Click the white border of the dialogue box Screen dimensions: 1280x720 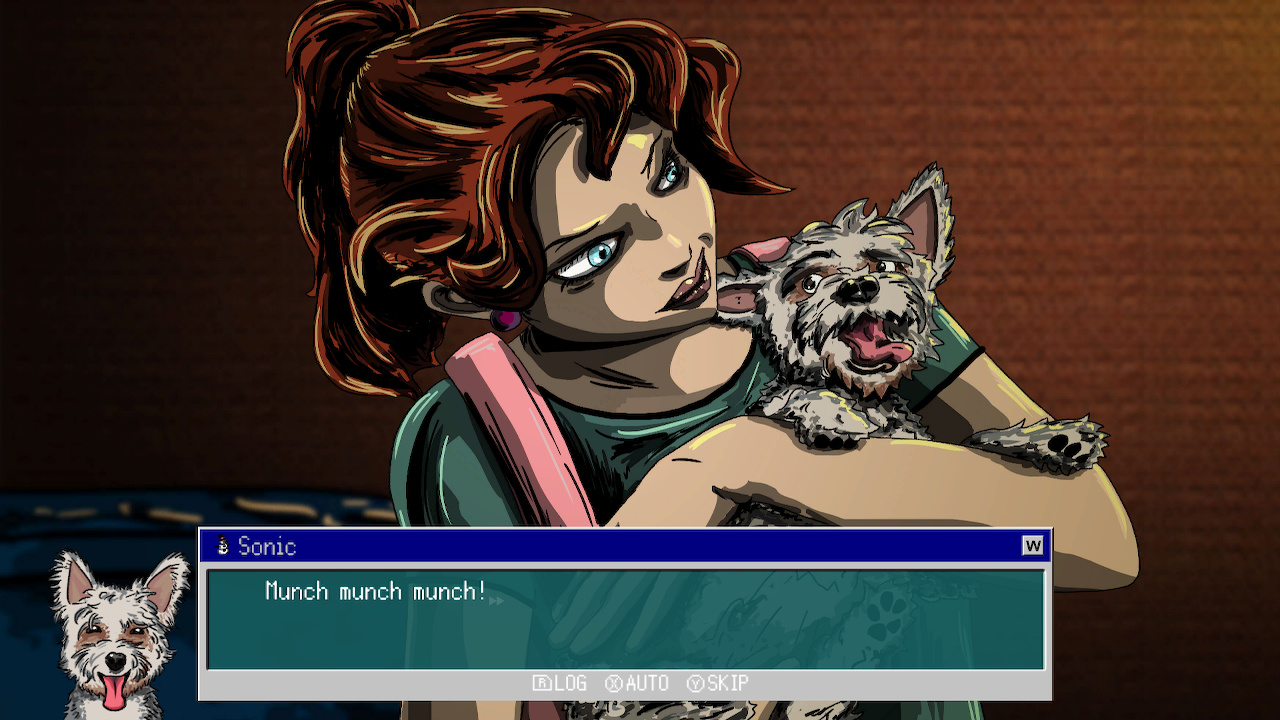coord(205,620)
